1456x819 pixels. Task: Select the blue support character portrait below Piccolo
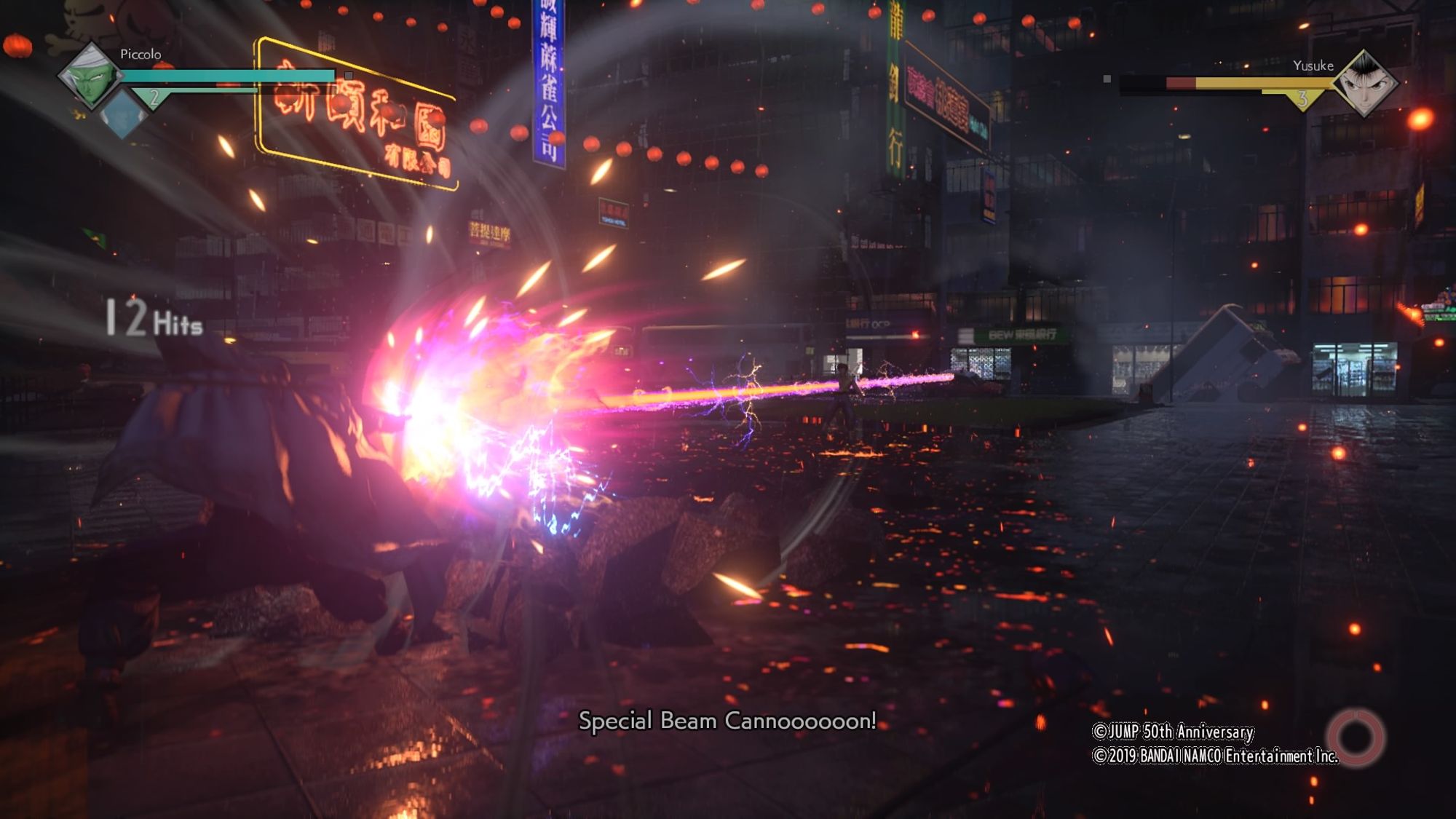point(122,115)
